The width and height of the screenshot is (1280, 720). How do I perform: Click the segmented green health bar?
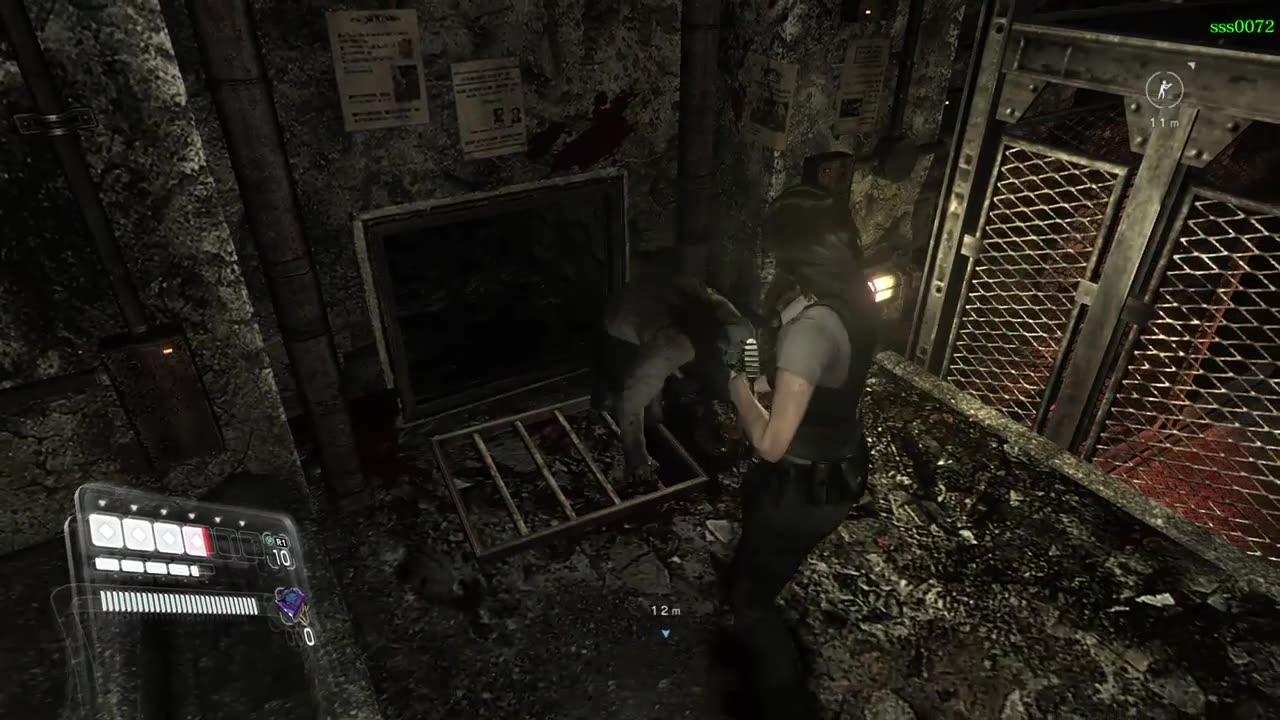pyautogui.click(x=180, y=600)
